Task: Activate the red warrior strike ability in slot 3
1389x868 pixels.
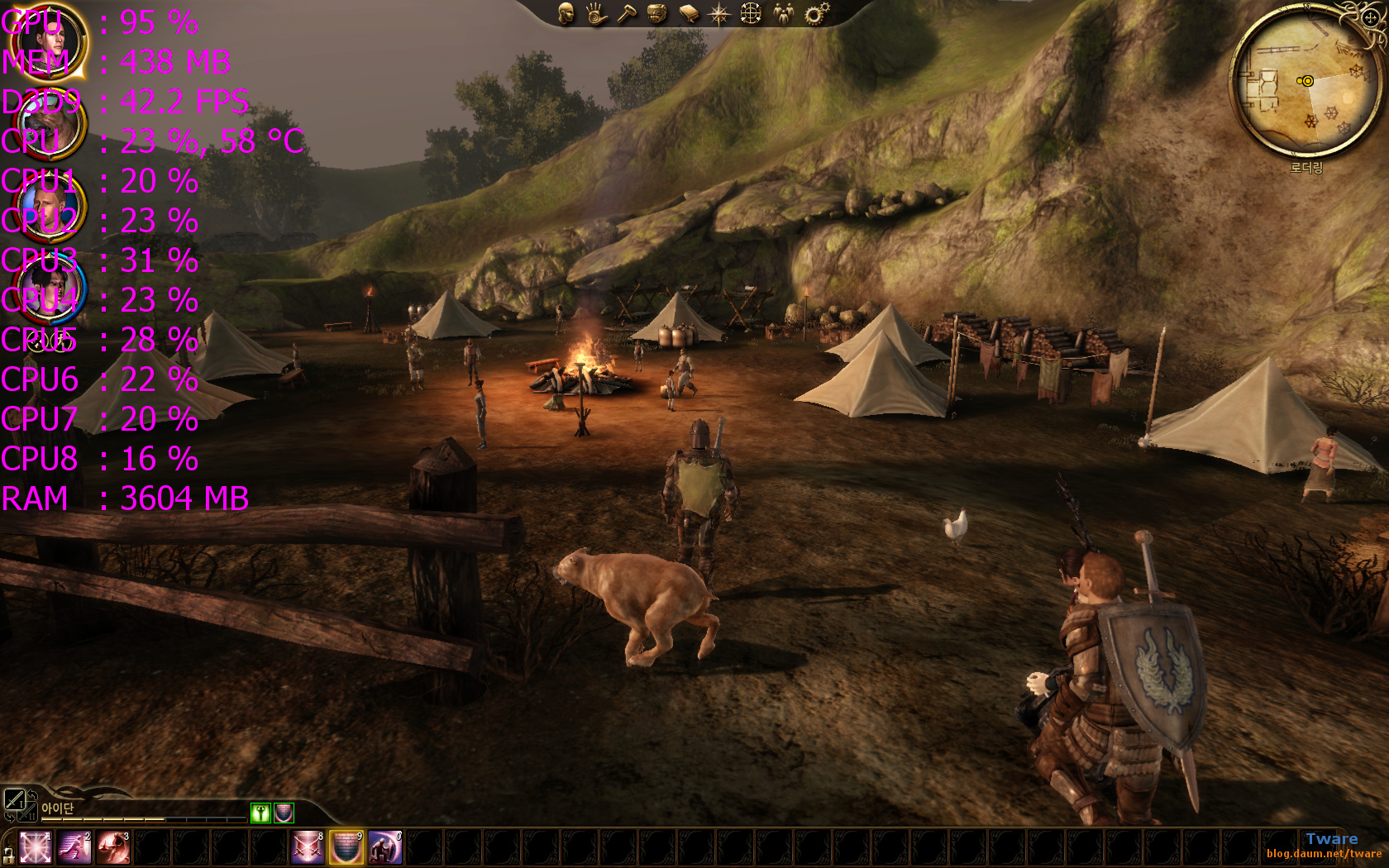Action: click(113, 848)
